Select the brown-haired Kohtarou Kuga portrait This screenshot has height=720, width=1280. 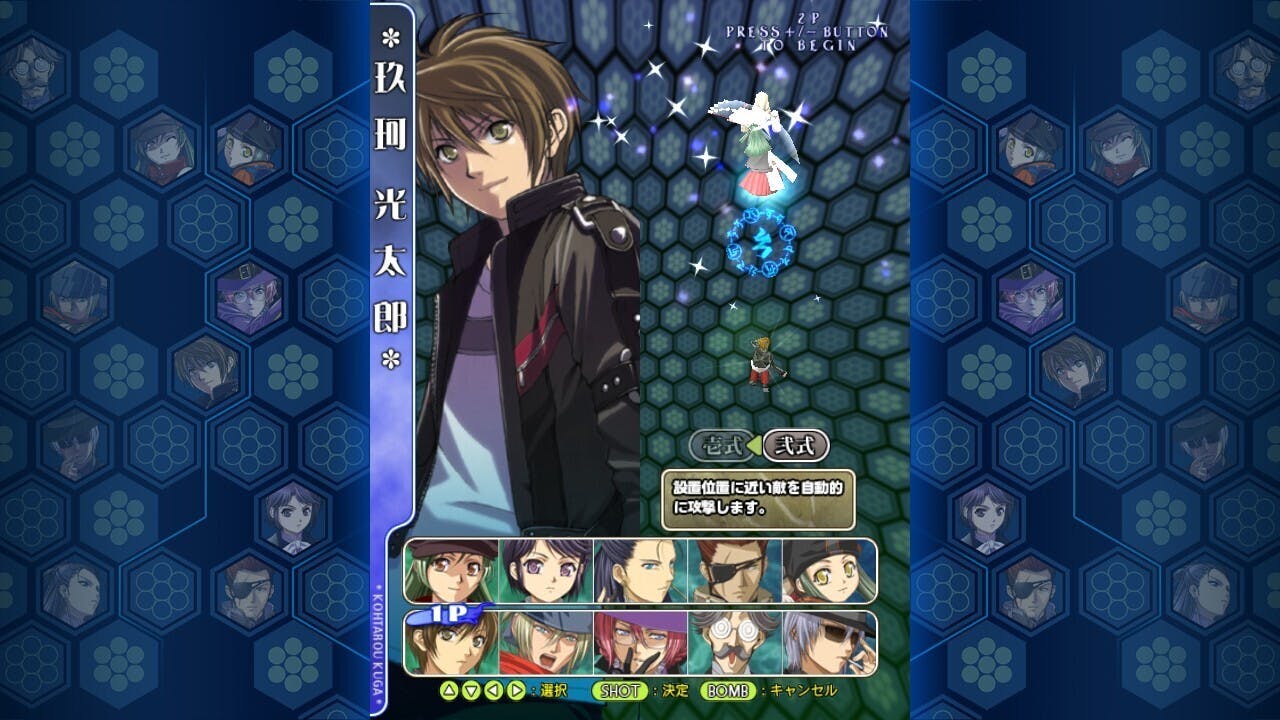pos(452,643)
